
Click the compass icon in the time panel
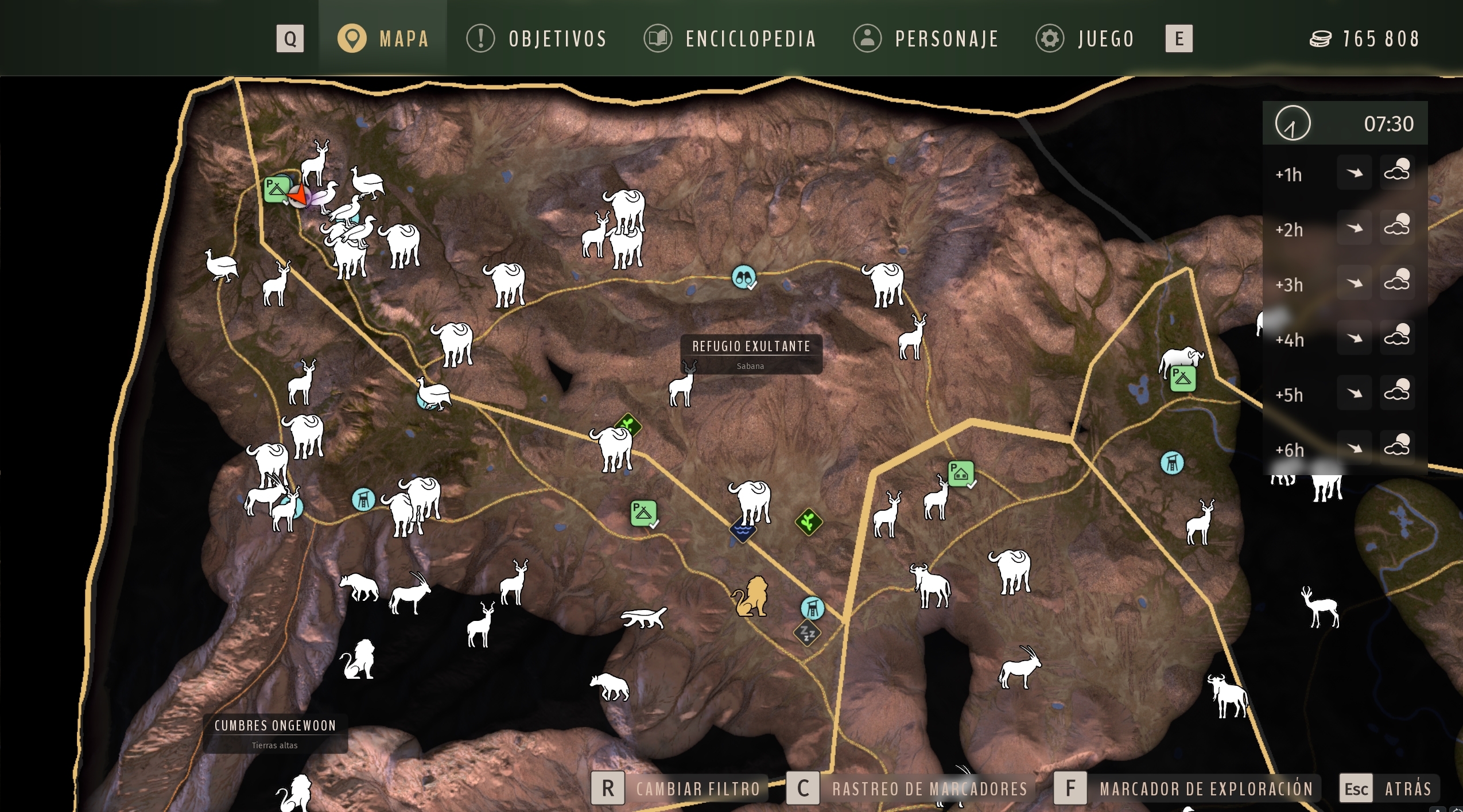[x=1294, y=123]
